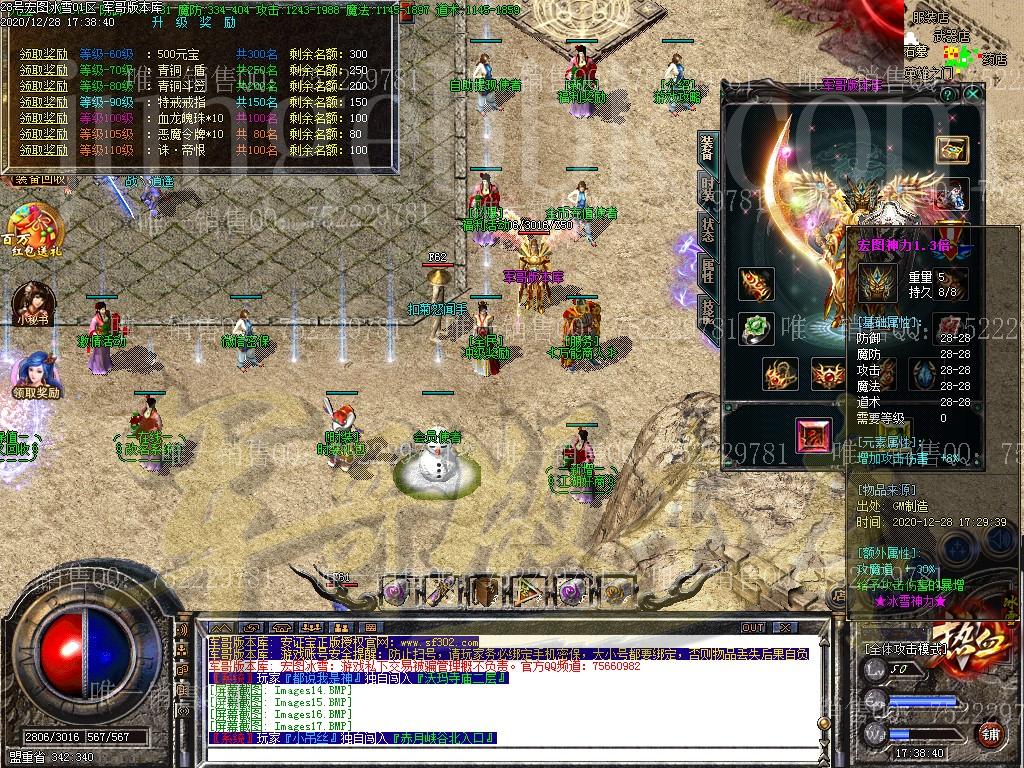Close the character equipment window
Screen dimensions: 1024x768
(x=973, y=93)
